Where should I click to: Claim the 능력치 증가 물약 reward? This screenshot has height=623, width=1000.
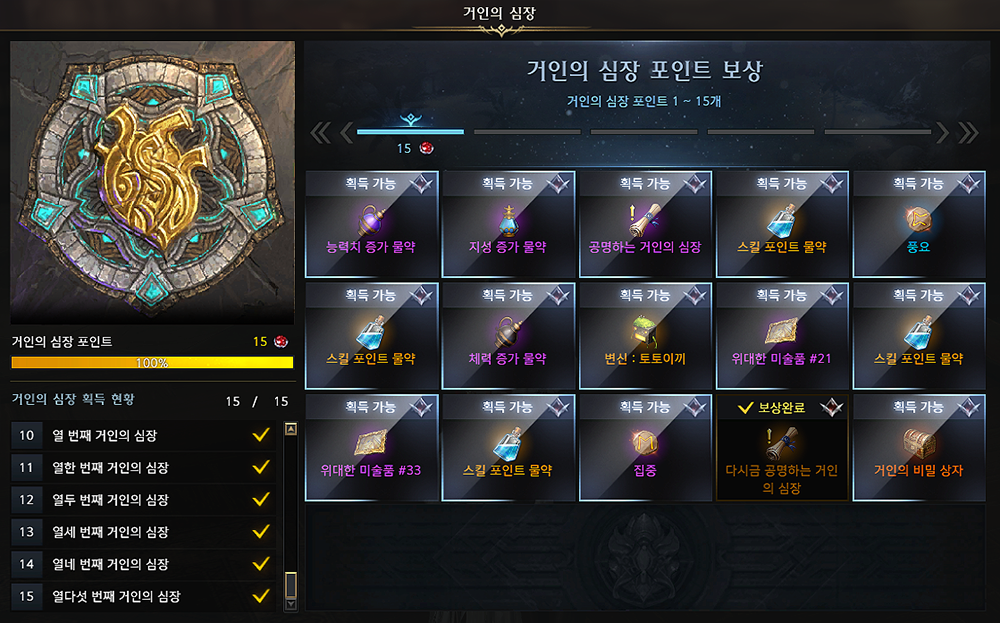(372, 224)
